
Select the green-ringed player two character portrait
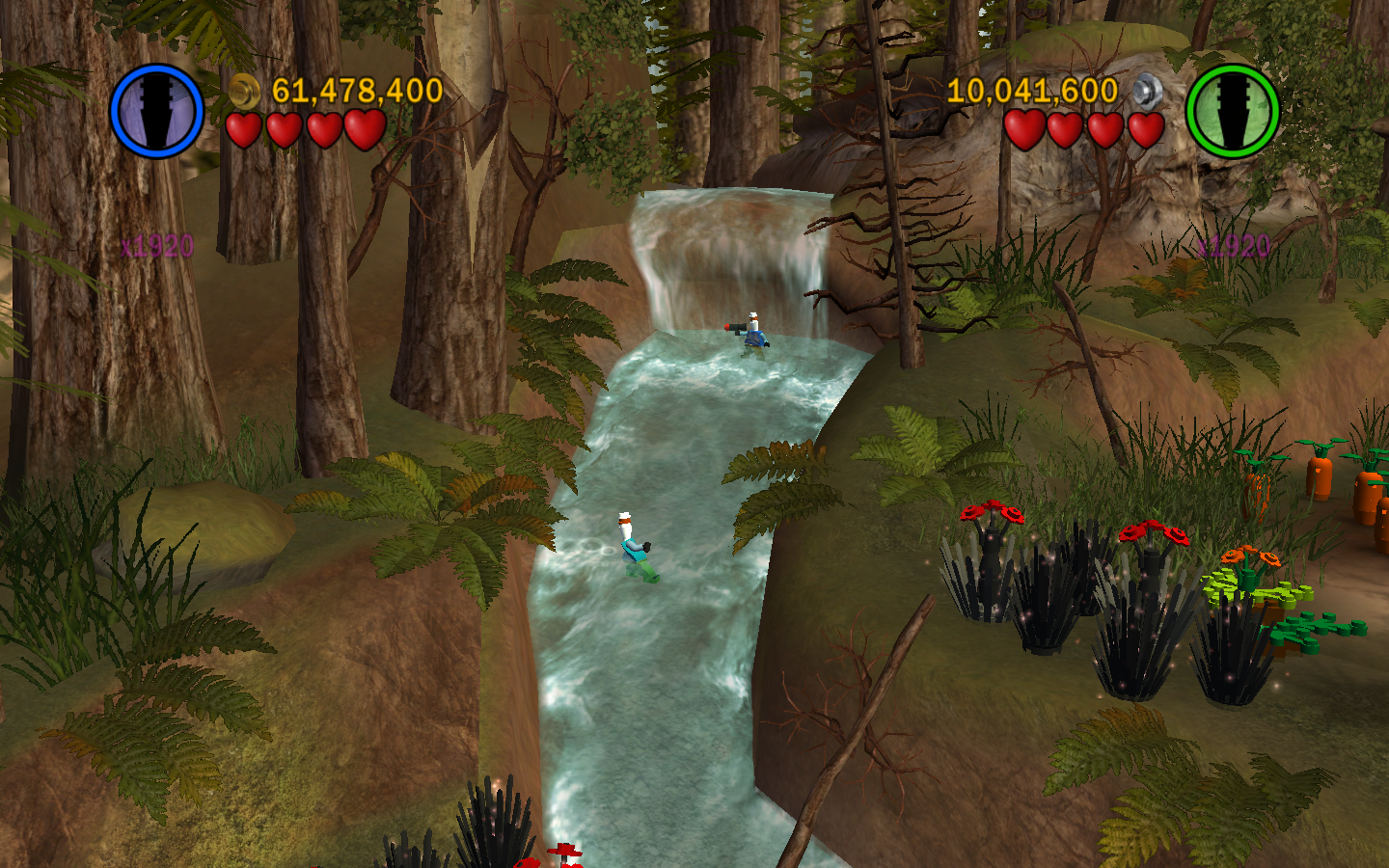point(1232,111)
